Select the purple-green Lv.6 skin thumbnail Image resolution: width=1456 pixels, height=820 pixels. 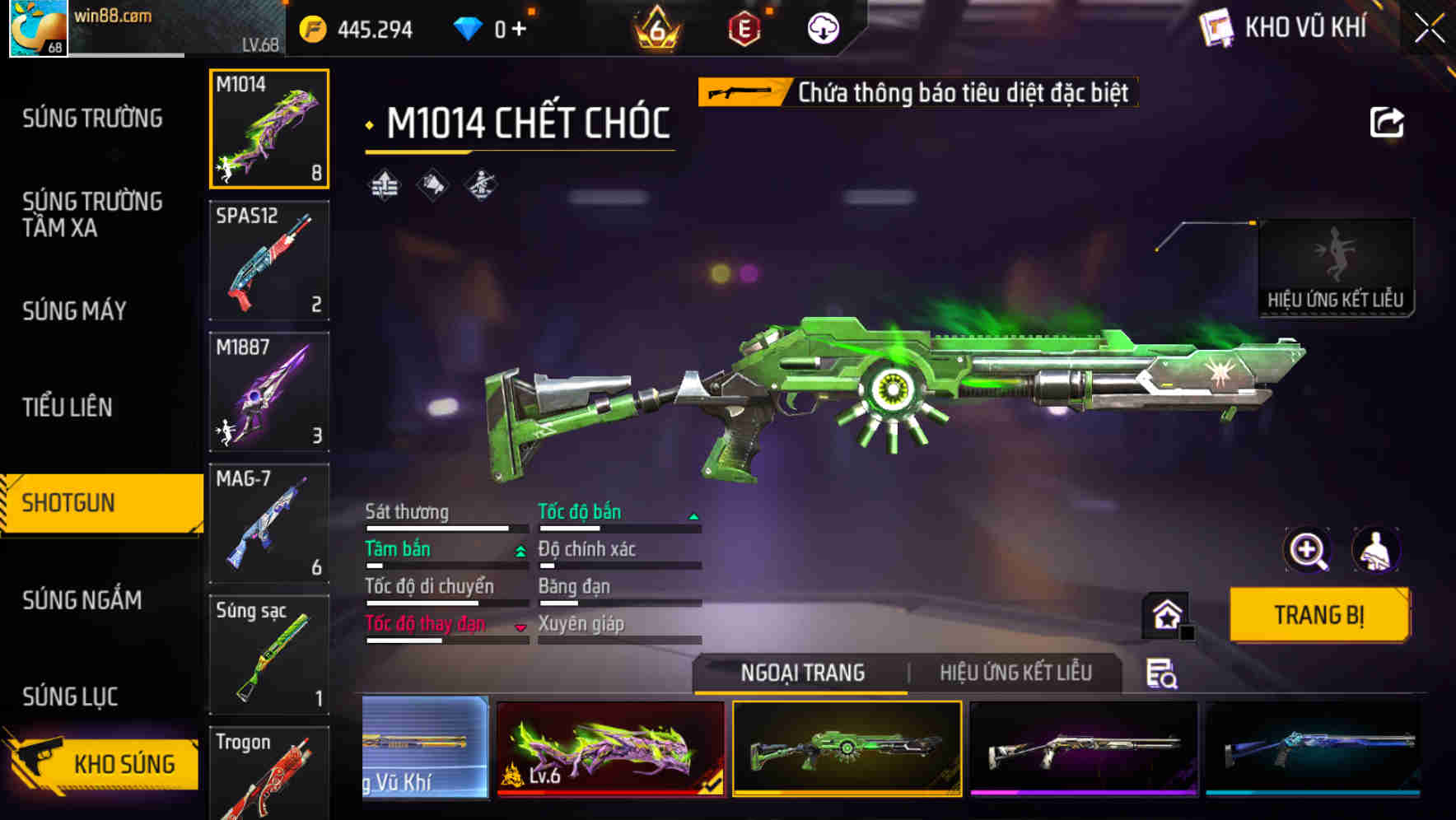[x=610, y=748]
